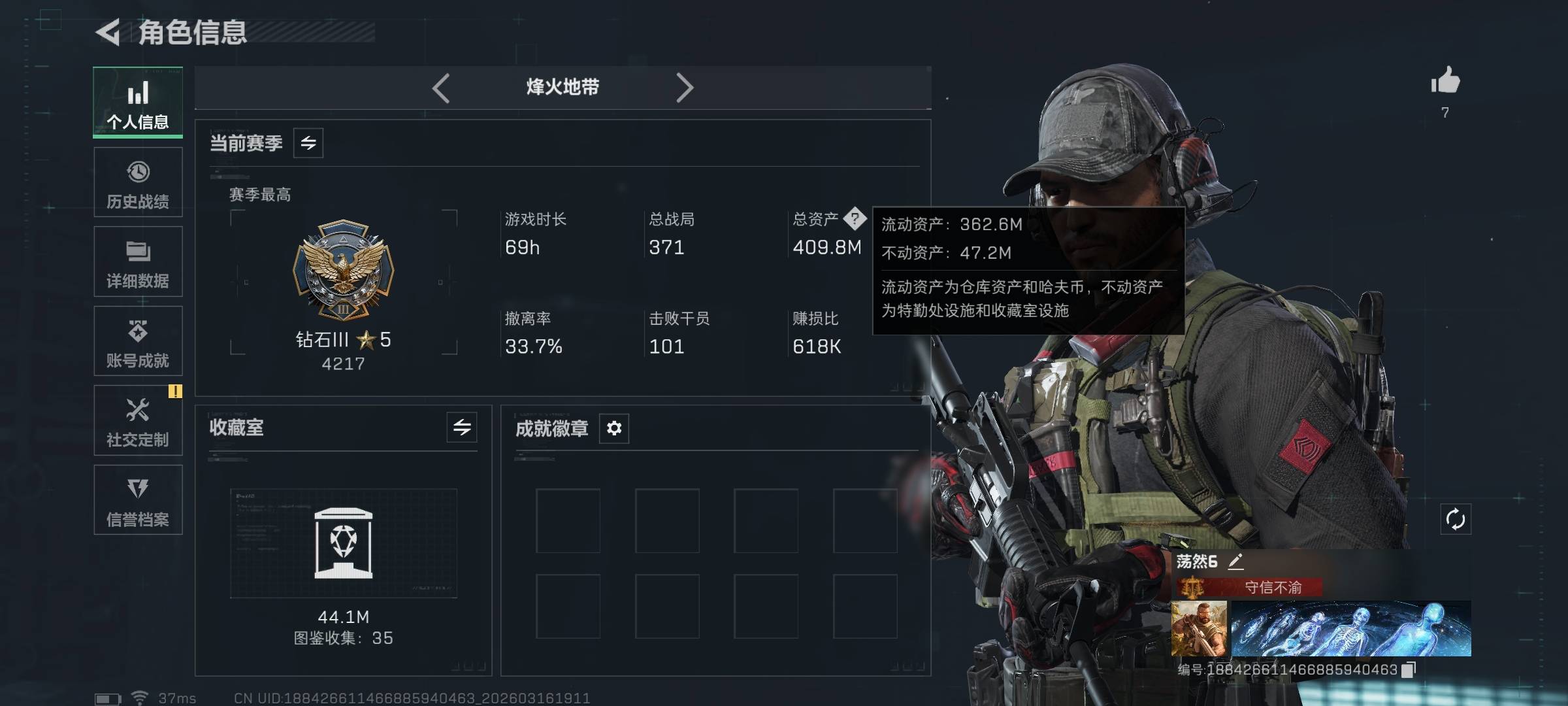This screenshot has width=1568, height=706.
Task: Open the 成就徽章 gear settings
Action: (x=614, y=428)
